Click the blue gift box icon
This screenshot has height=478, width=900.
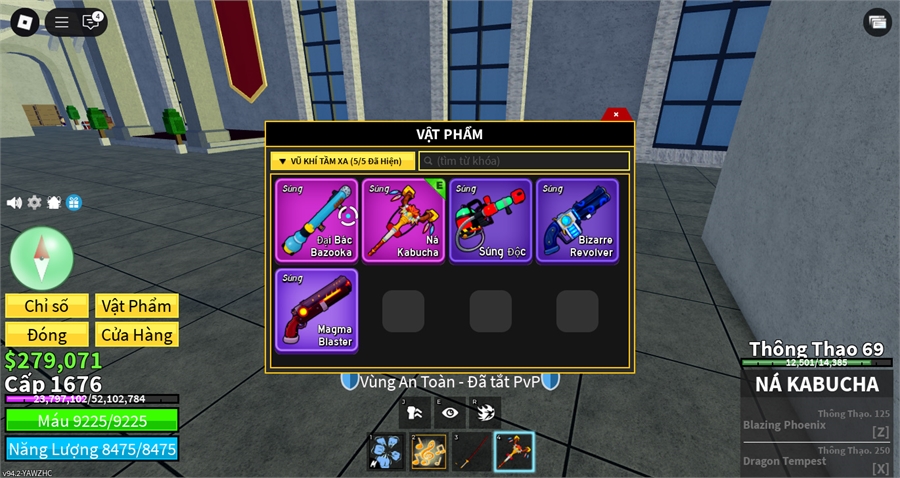pyautogui.click(x=74, y=203)
